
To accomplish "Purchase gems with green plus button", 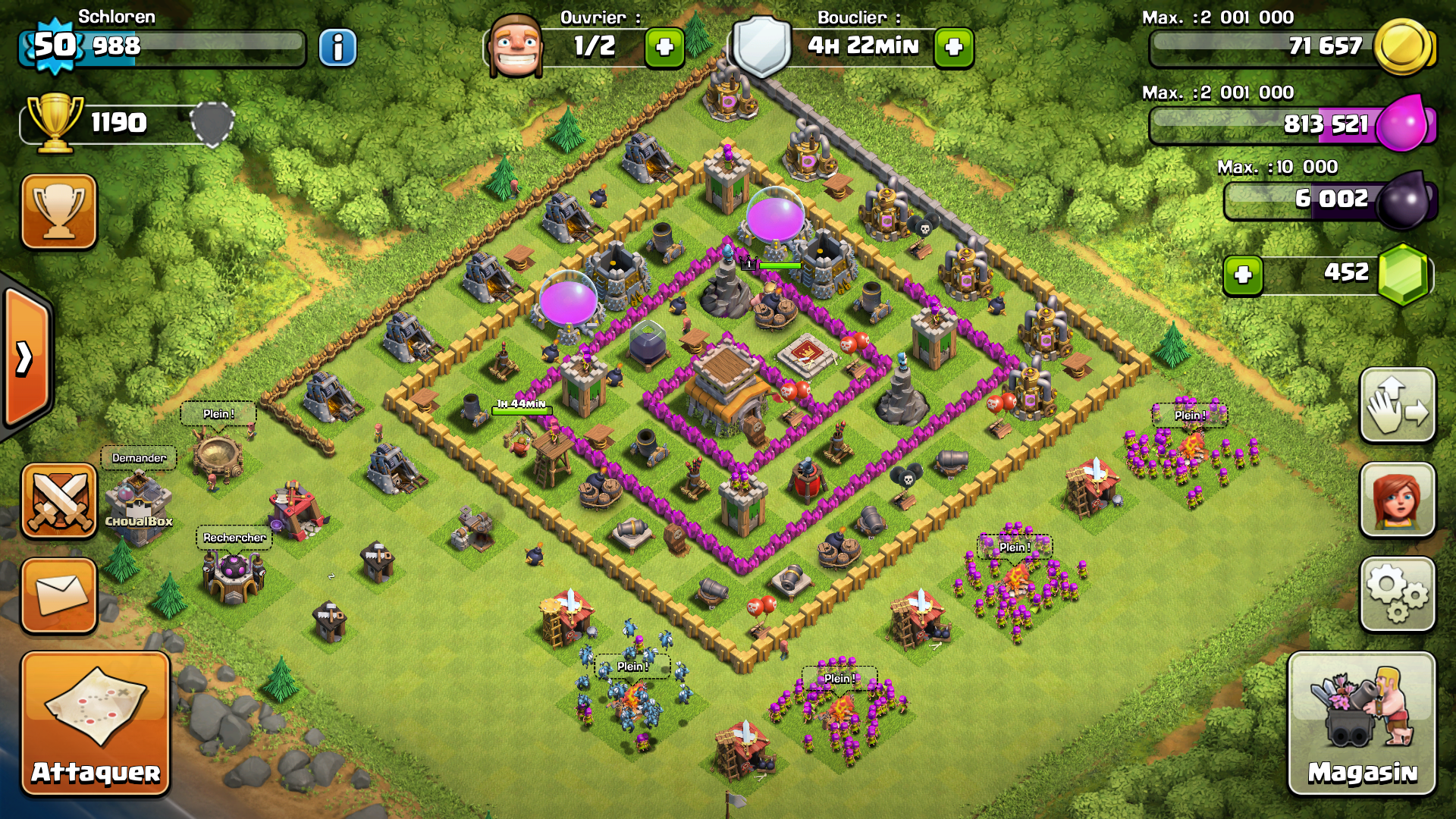I will (1243, 275).
